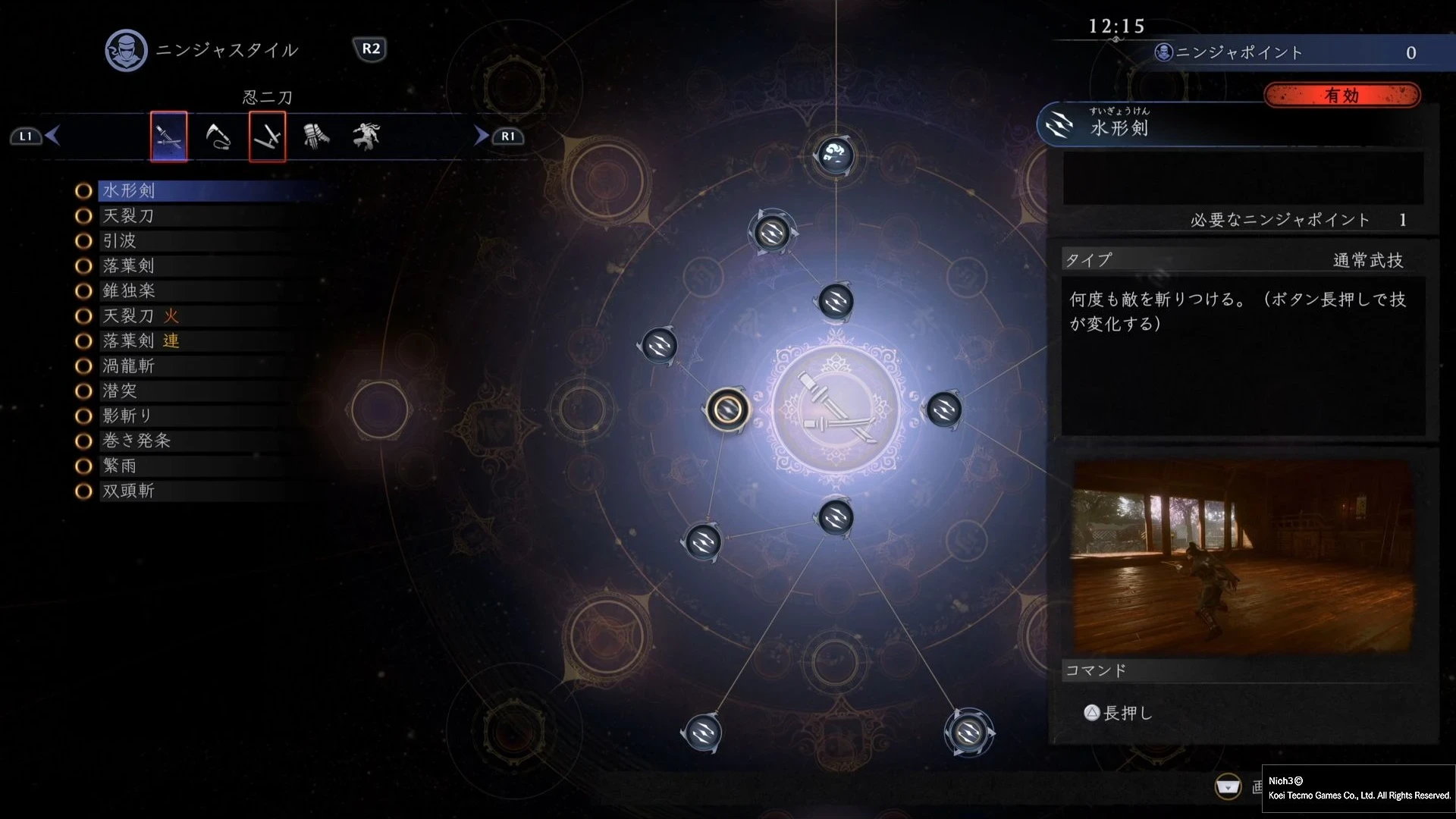Click the right arrow to next weapon category
1456x819 pixels.
[x=481, y=136]
